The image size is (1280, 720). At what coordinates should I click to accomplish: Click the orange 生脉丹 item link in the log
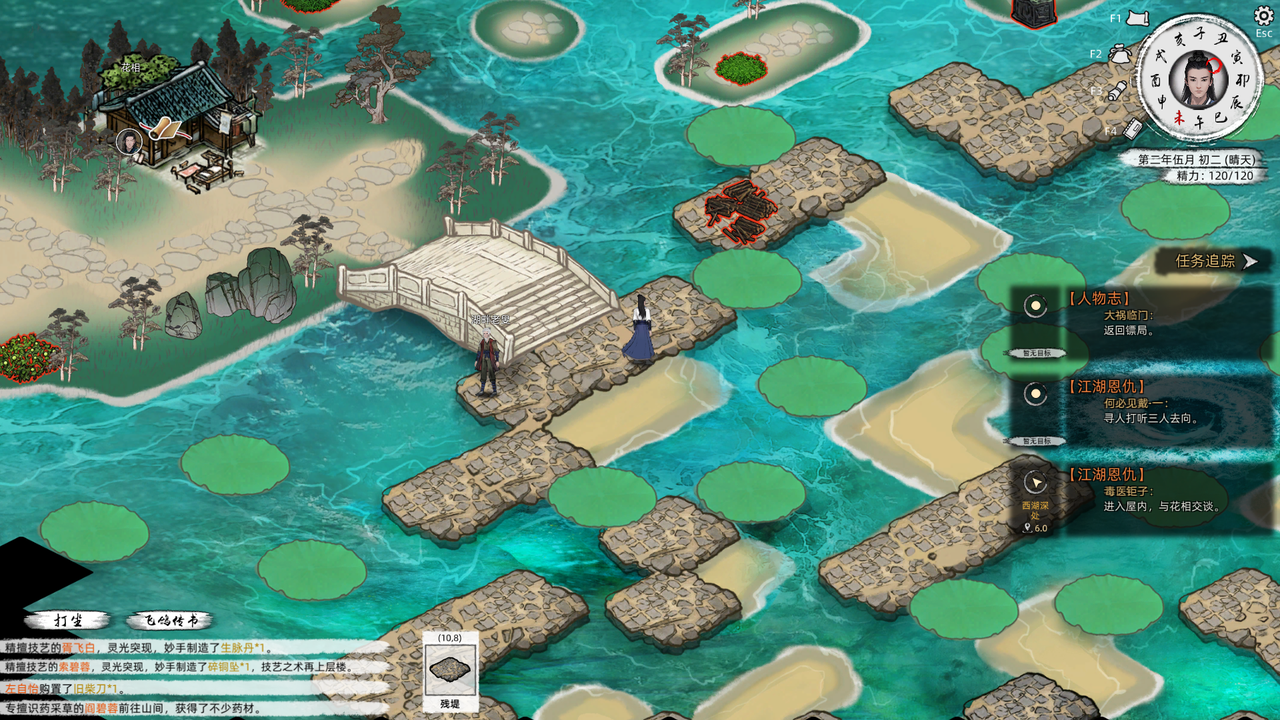[x=238, y=648]
